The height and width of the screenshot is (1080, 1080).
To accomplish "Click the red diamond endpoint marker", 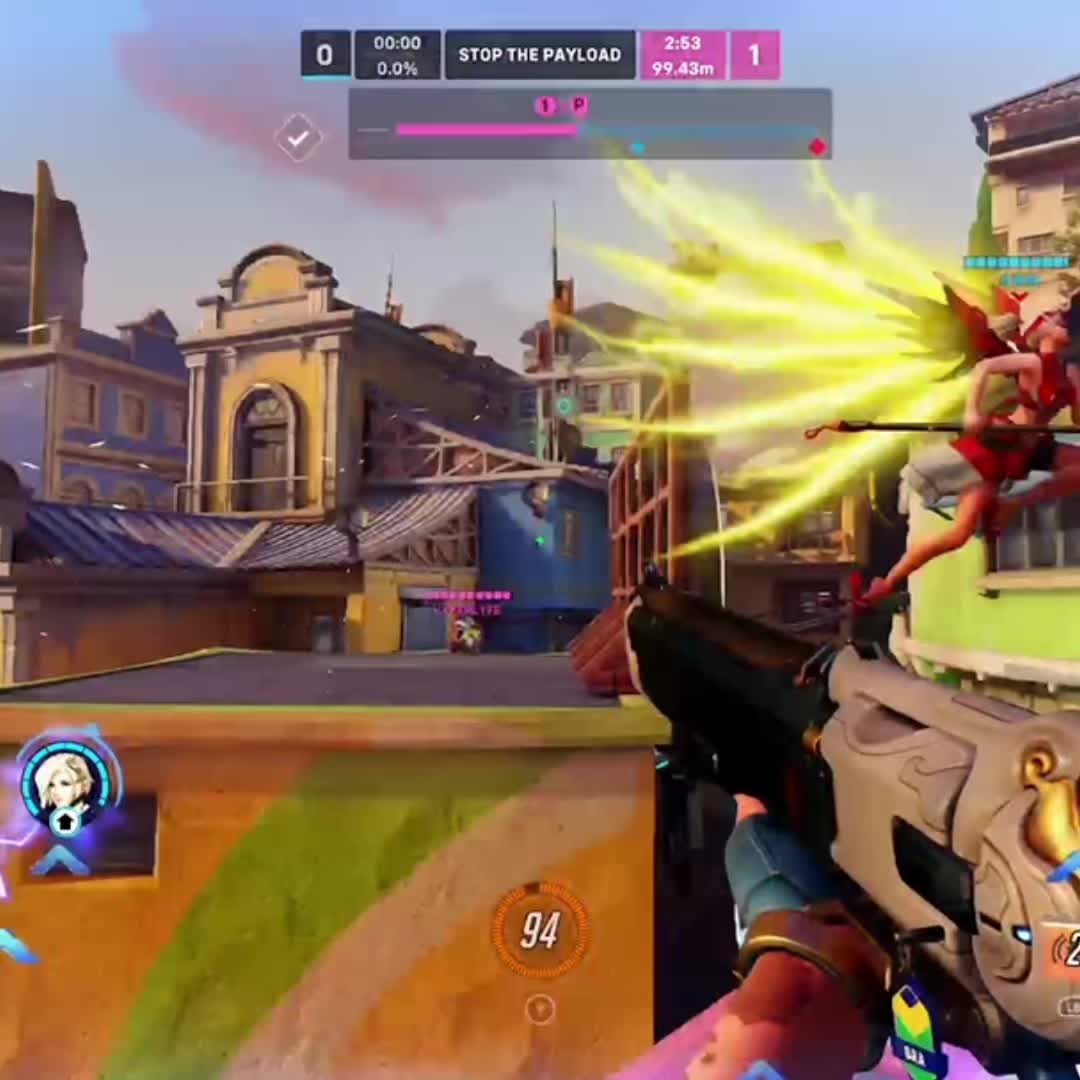I will (817, 147).
